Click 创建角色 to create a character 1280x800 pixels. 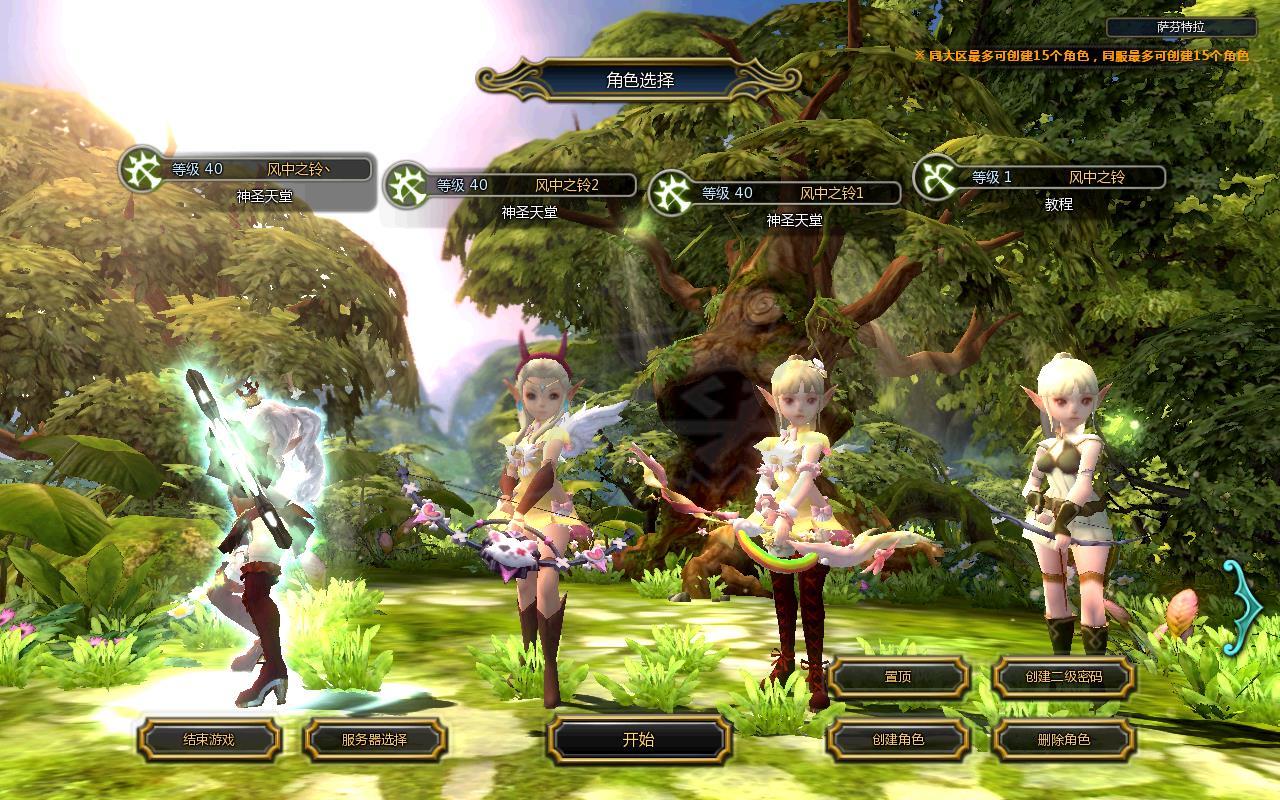(898, 740)
